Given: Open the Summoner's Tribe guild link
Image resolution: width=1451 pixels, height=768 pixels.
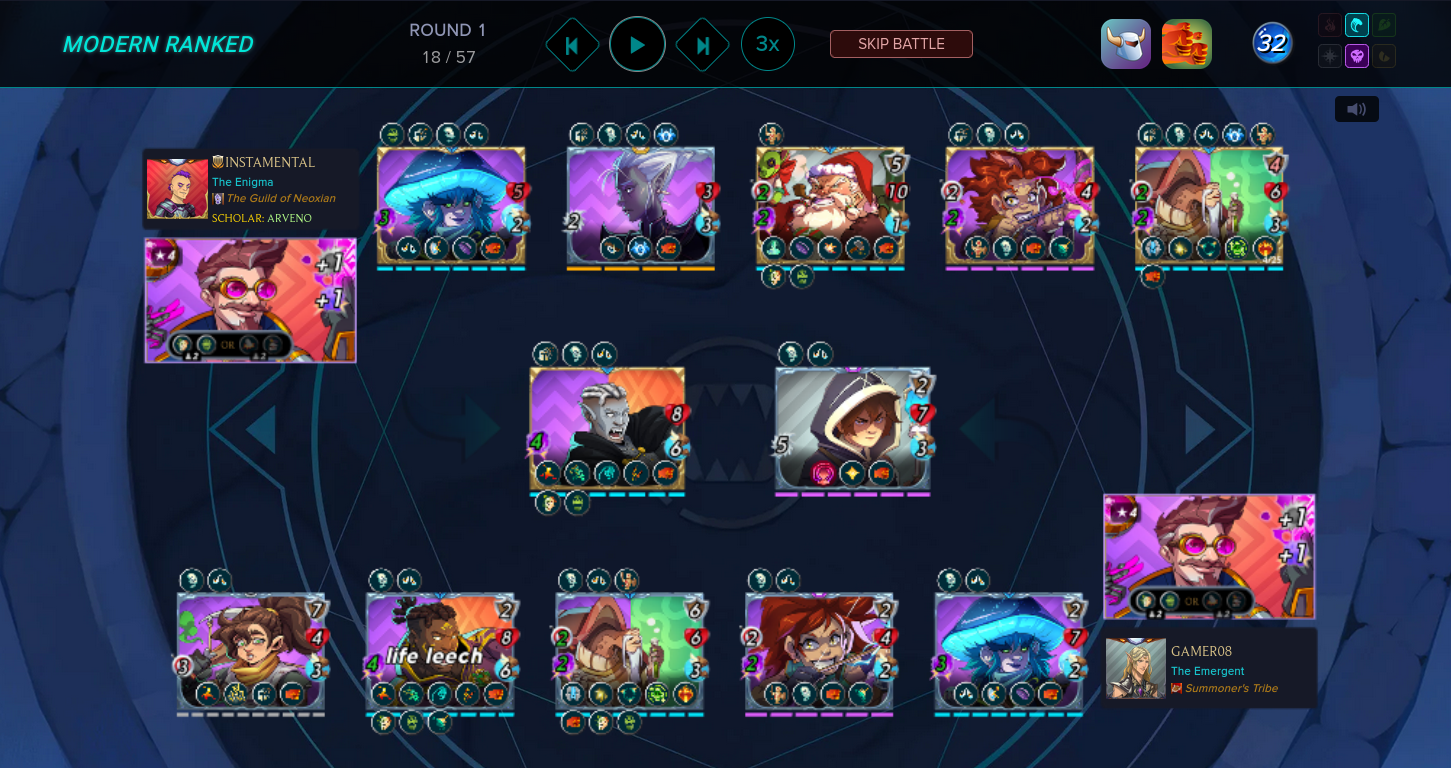Looking at the screenshot, I should pyautogui.click(x=1231, y=688).
